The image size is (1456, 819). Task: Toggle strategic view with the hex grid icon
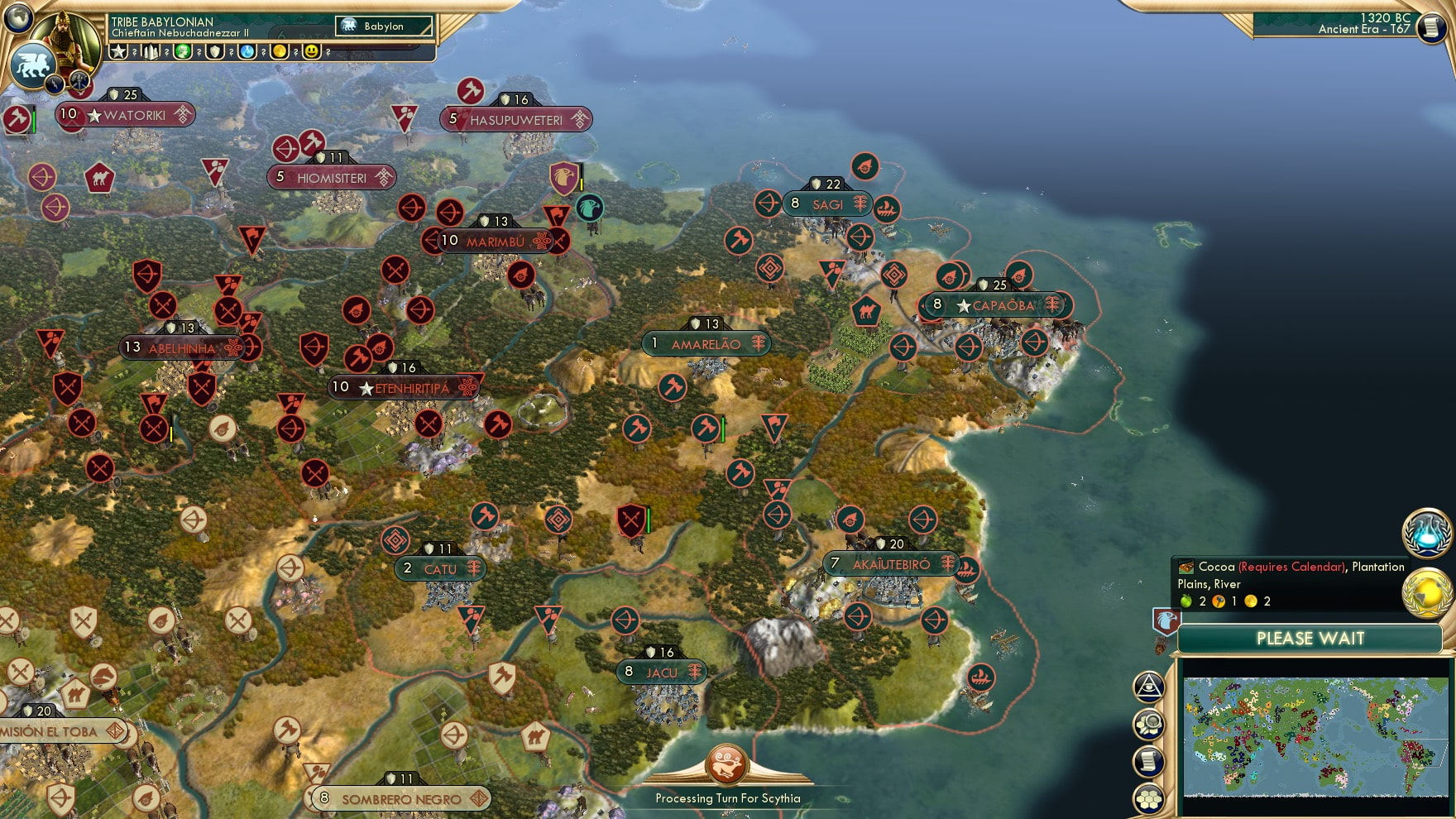click(1147, 799)
